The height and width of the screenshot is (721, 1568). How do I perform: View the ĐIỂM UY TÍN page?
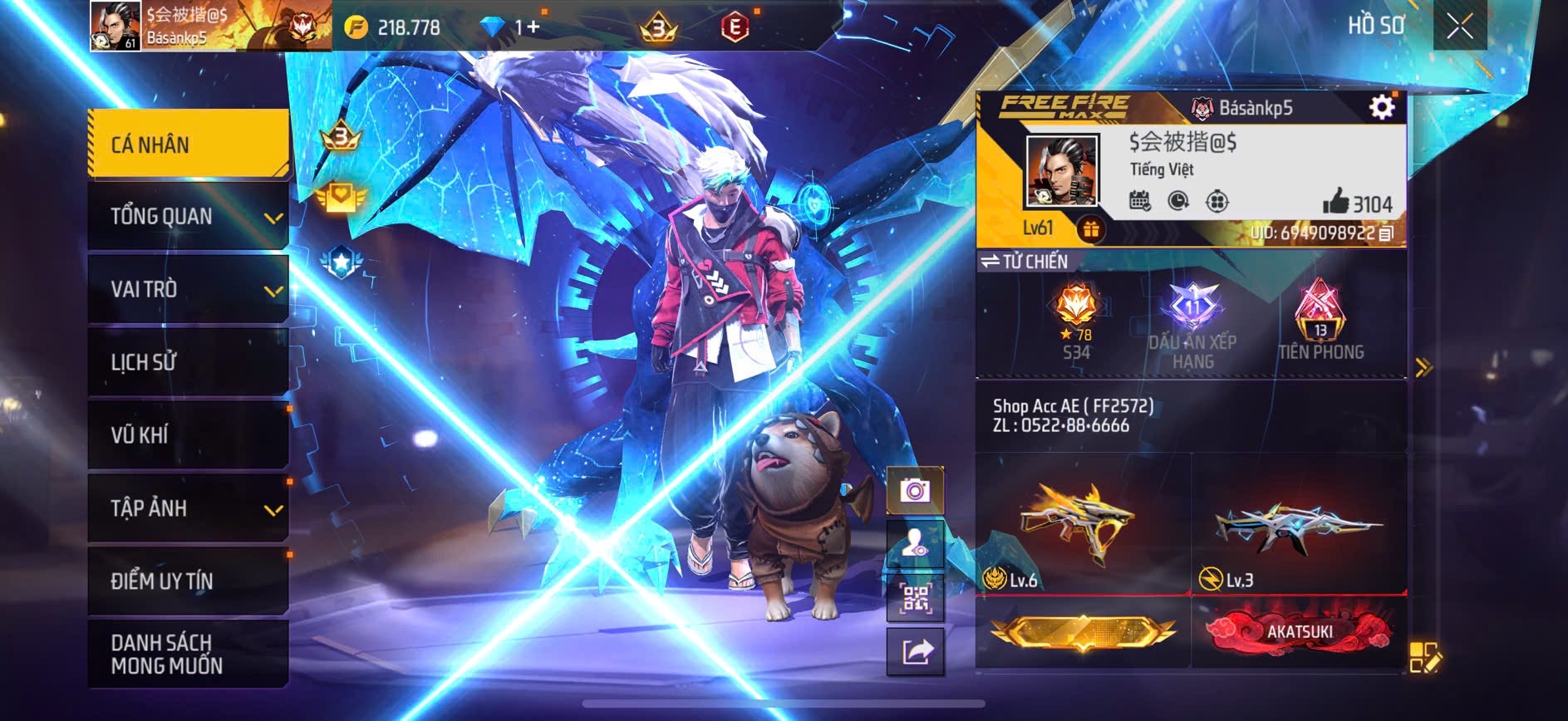coord(188,581)
